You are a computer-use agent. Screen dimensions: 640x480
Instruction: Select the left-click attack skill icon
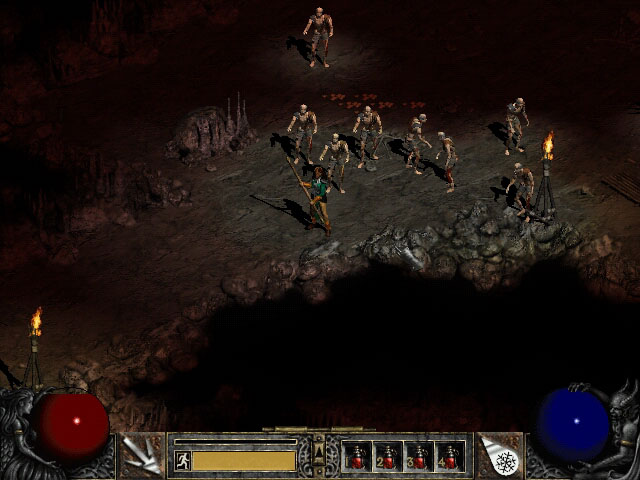[138, 455]
